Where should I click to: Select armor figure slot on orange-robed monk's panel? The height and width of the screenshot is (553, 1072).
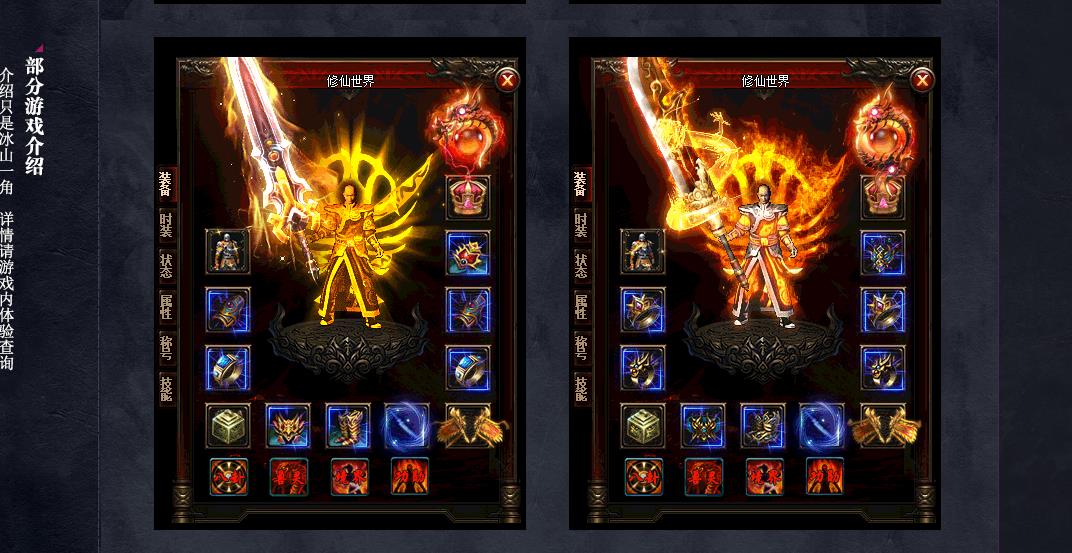[x=642, y=251]
